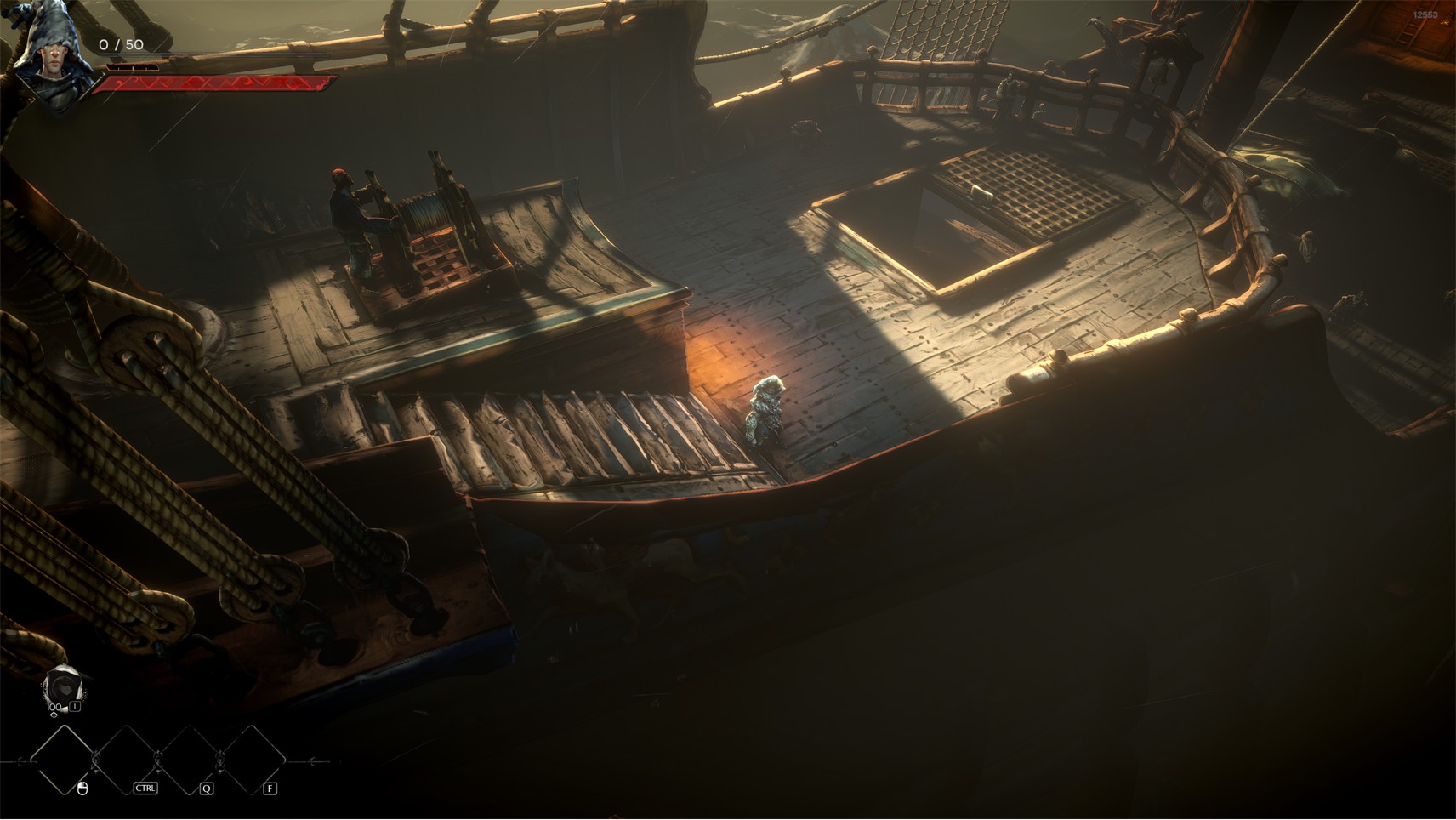1456x820 pixels.
Task: Select the round item icon showing 100
Action: tap(61, 685)
